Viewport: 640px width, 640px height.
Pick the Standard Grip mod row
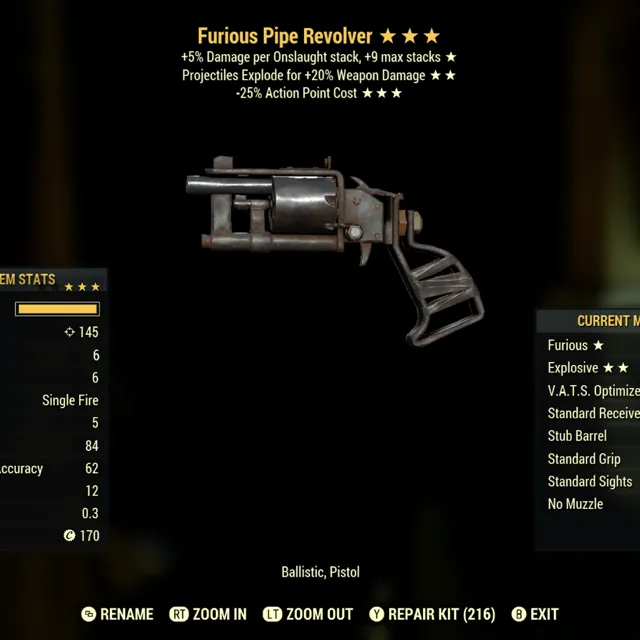(584, 459)
